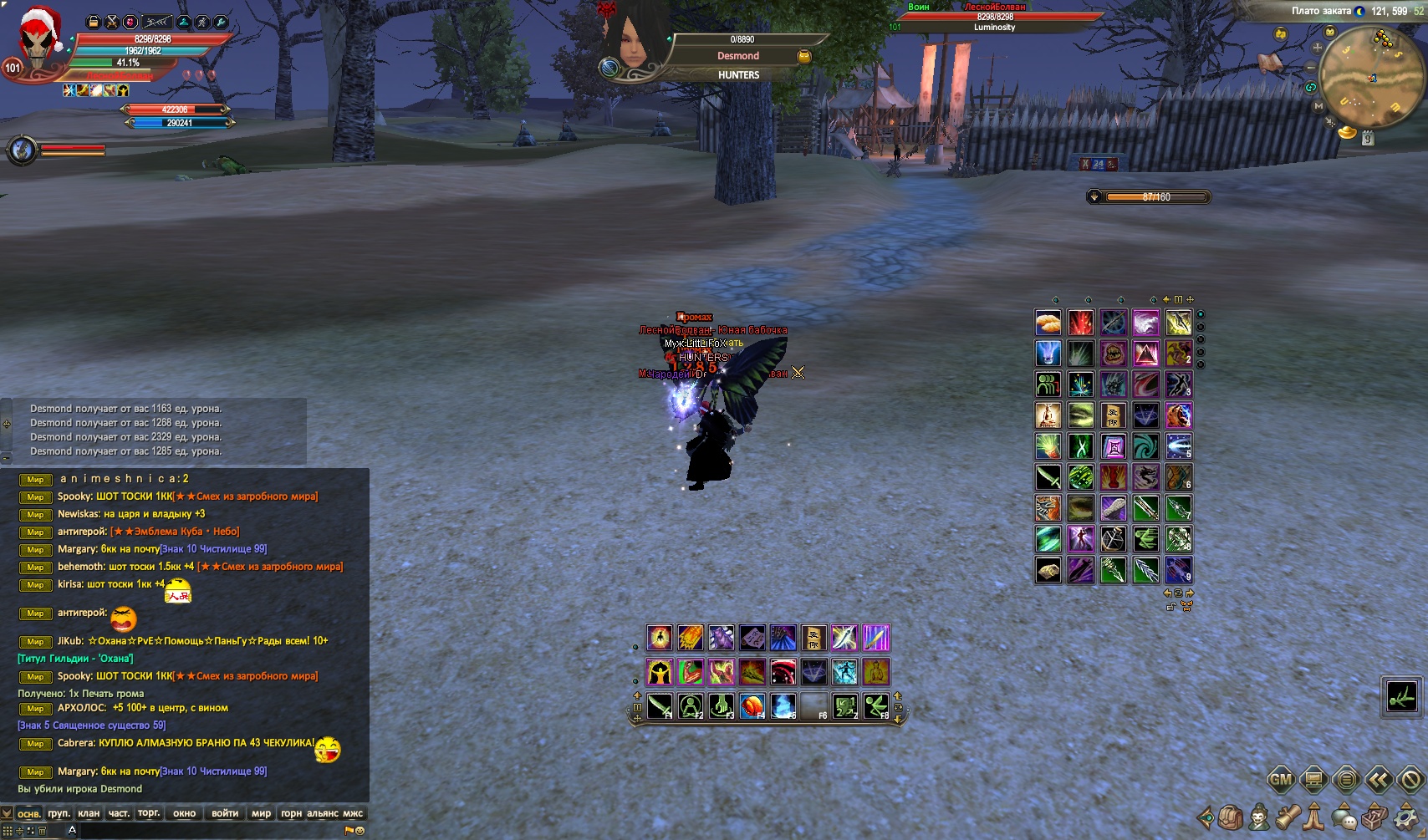Open the calendar icon below the minimap

pyautogui.click(x=1368, y=140)
